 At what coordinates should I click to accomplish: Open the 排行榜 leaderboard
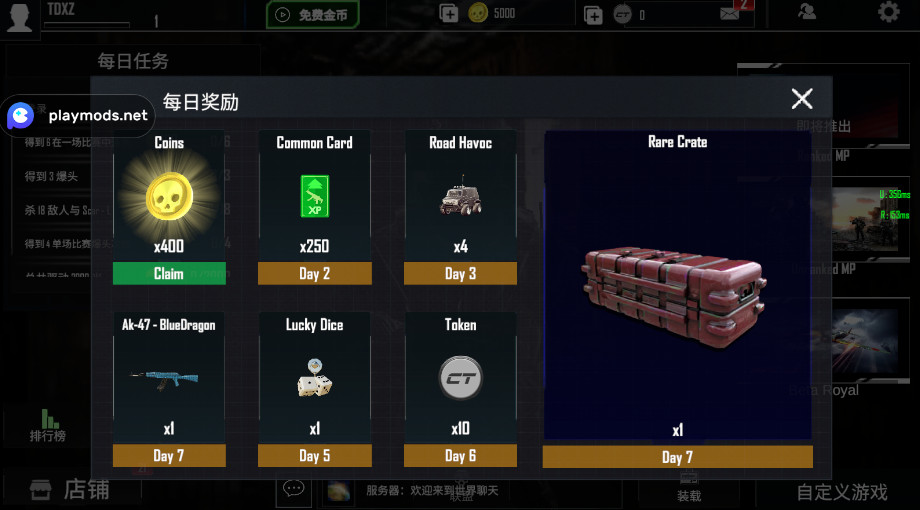coord(47,425)
